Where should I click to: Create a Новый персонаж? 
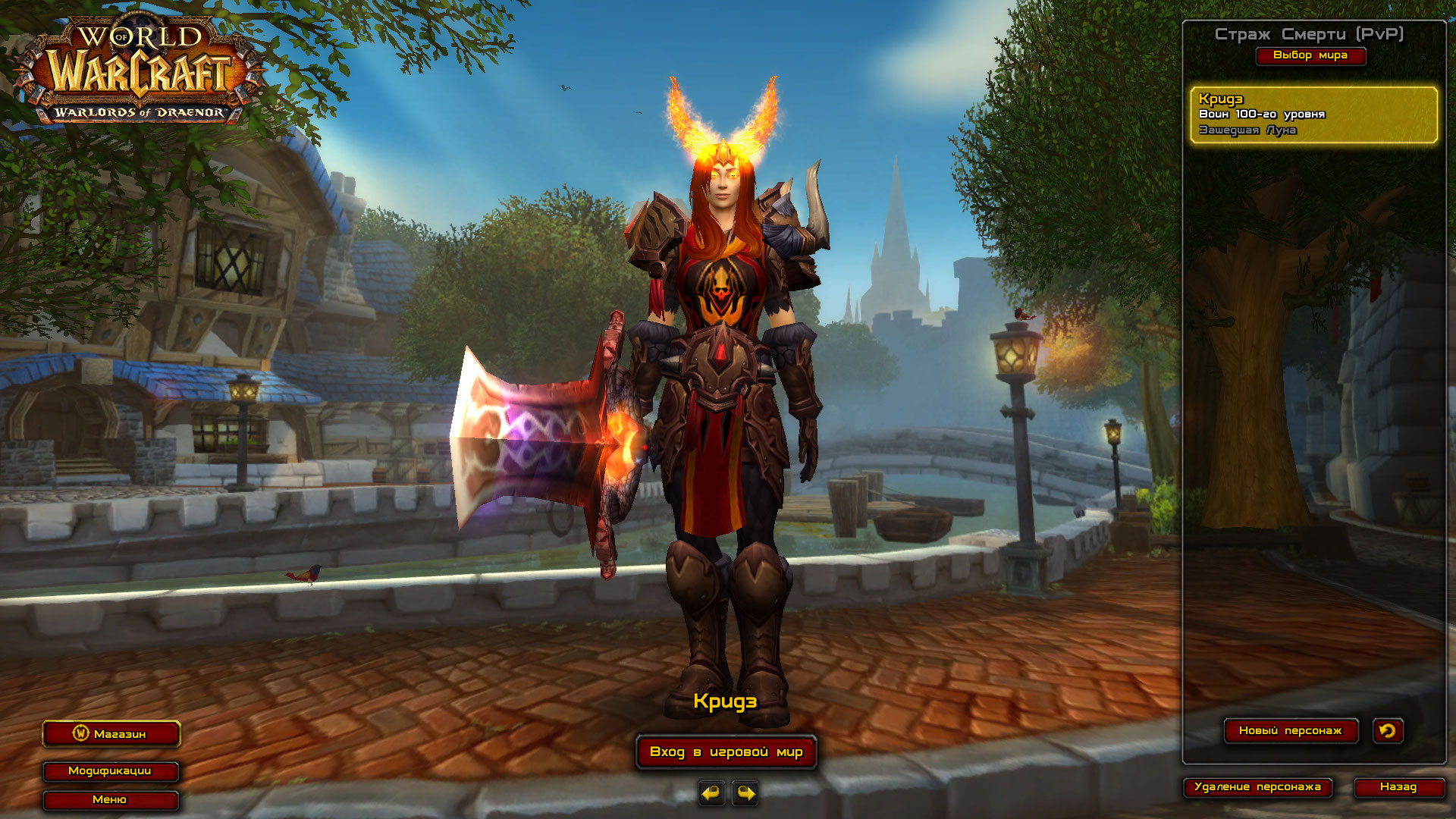pos(1290,731)
